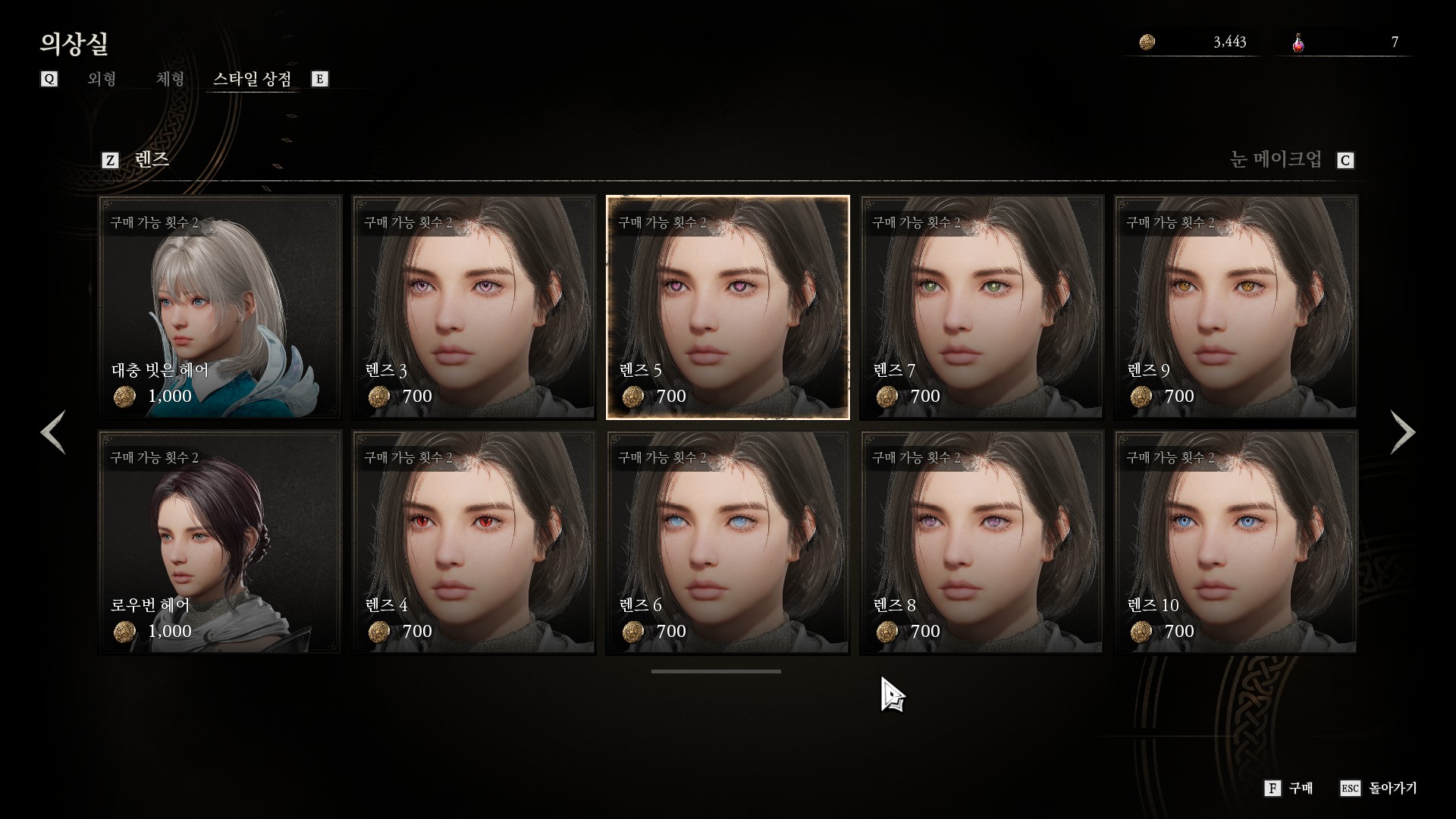Open the 체형 tab
This screenshot has height=819, width=1456.
[x=170, y=79]
